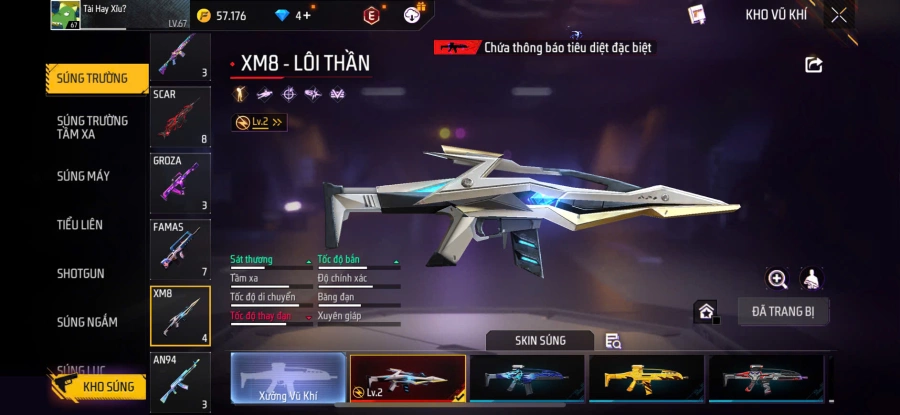Choose the Shotgun category

[80, 273]
